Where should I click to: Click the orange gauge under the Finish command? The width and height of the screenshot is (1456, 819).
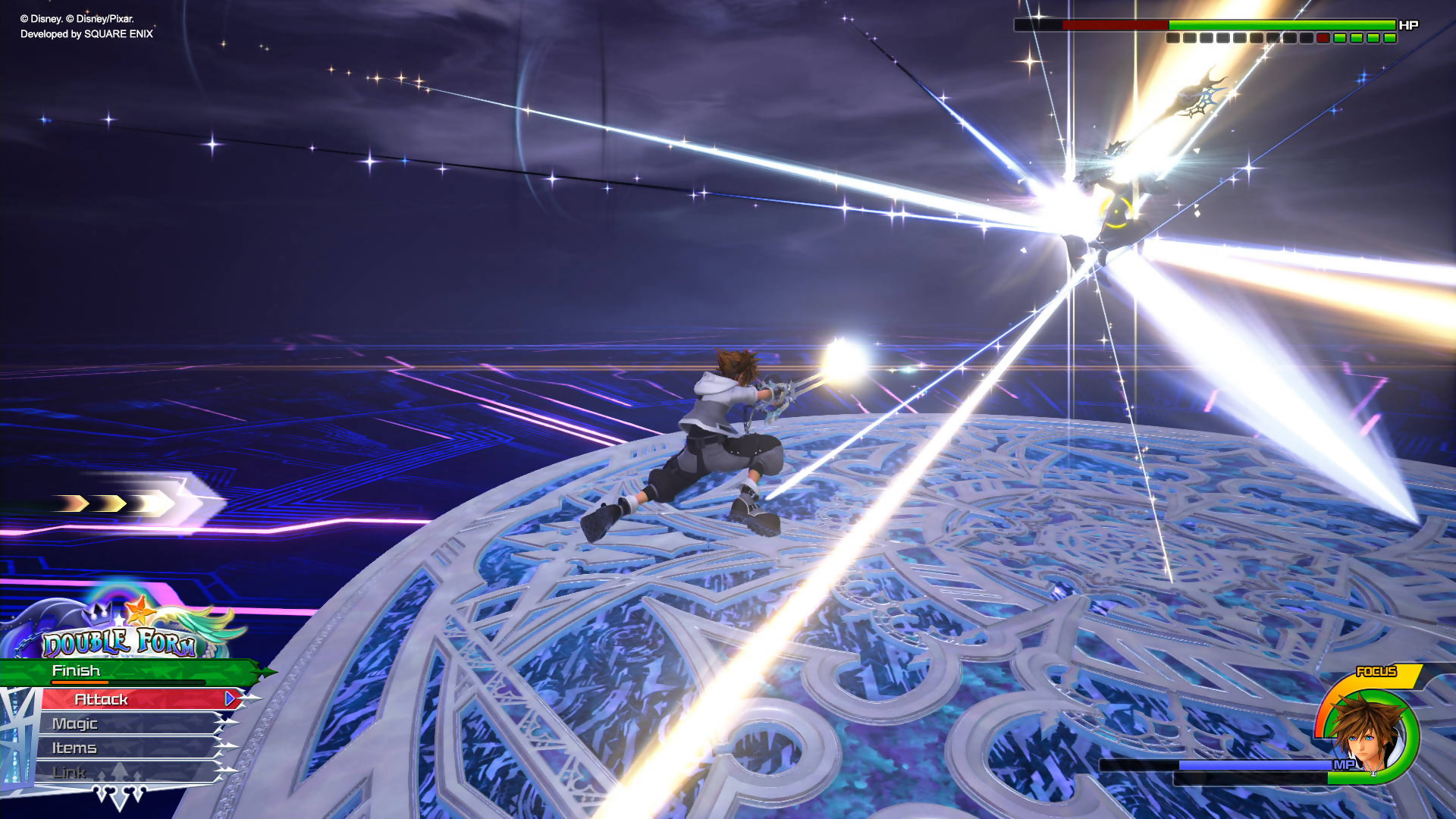tap(80, 682)
